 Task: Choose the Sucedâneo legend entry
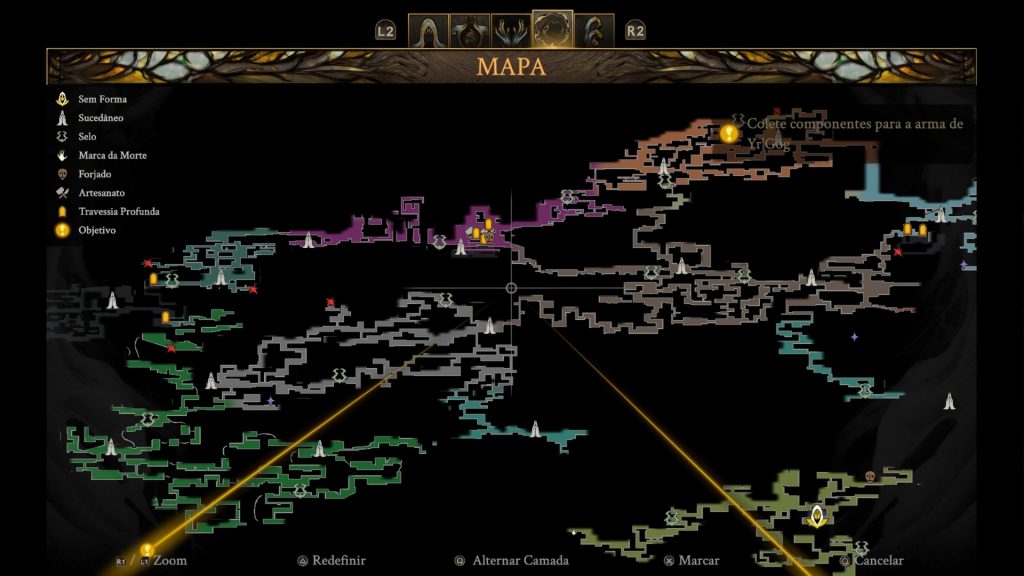[x=100, y=118]
